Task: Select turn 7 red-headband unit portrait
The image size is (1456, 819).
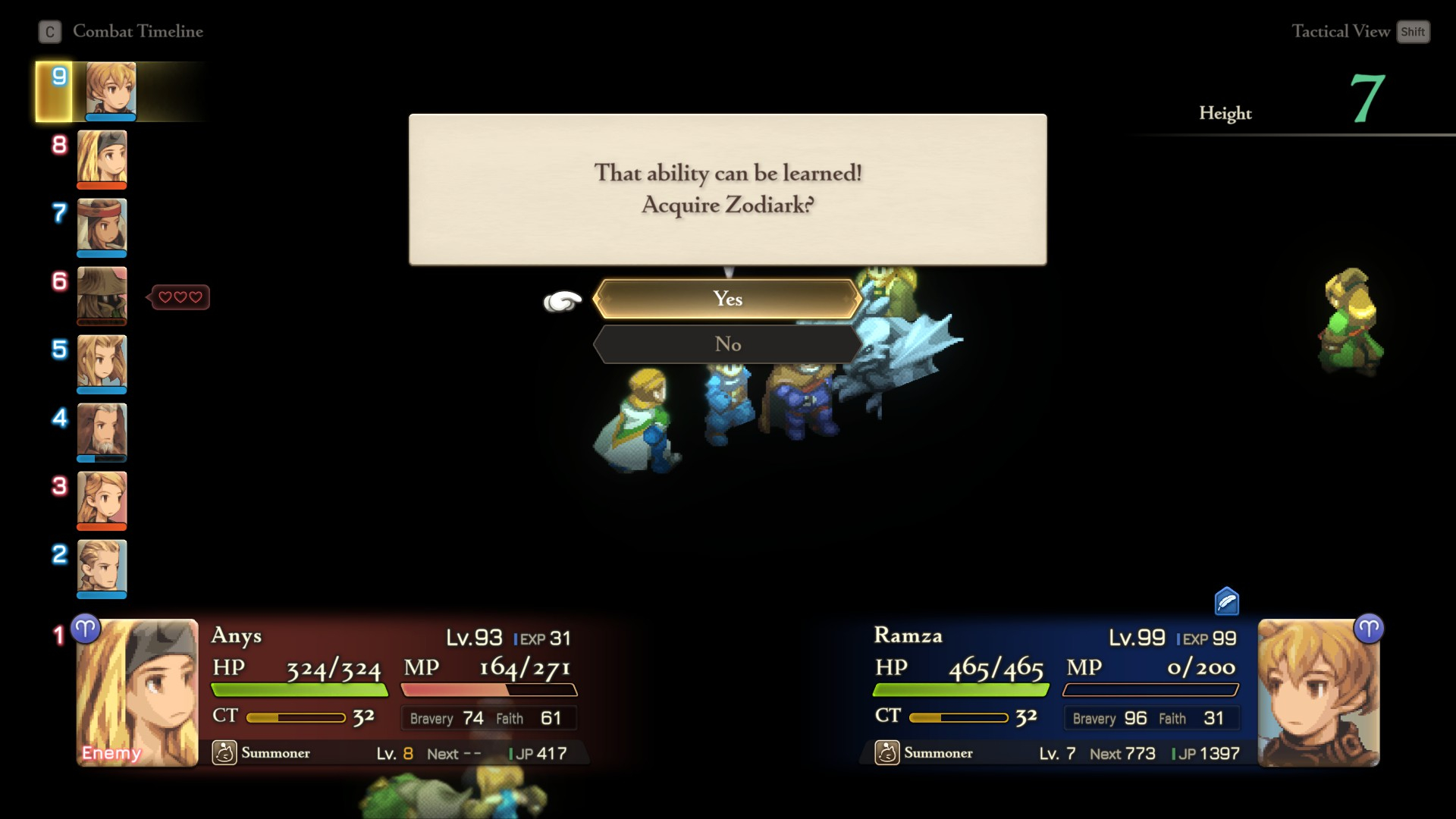Action: [x=102, y=227]
